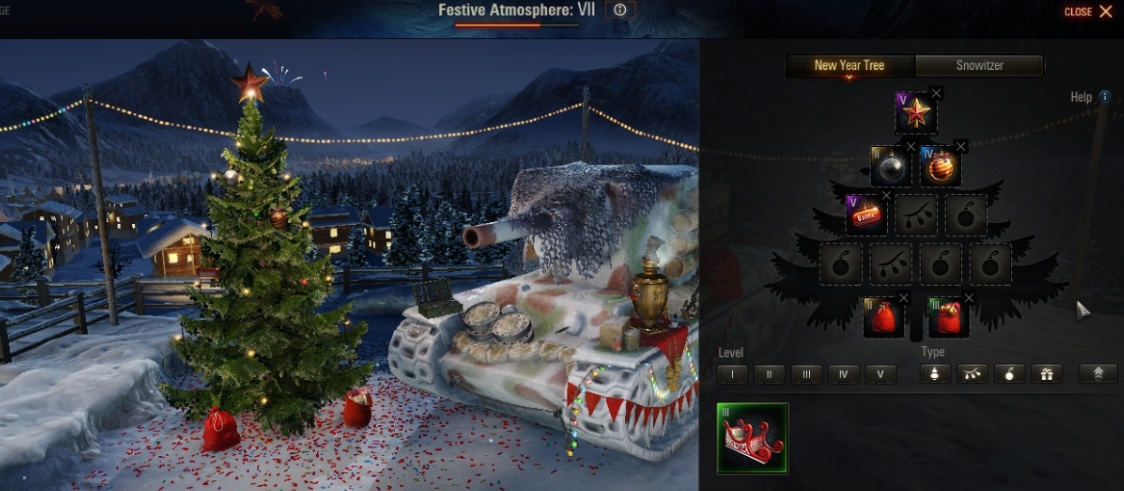Filter decorations by Level IV
The width and height of the screenshot is (1124, 491).
[x=843, y=375]
